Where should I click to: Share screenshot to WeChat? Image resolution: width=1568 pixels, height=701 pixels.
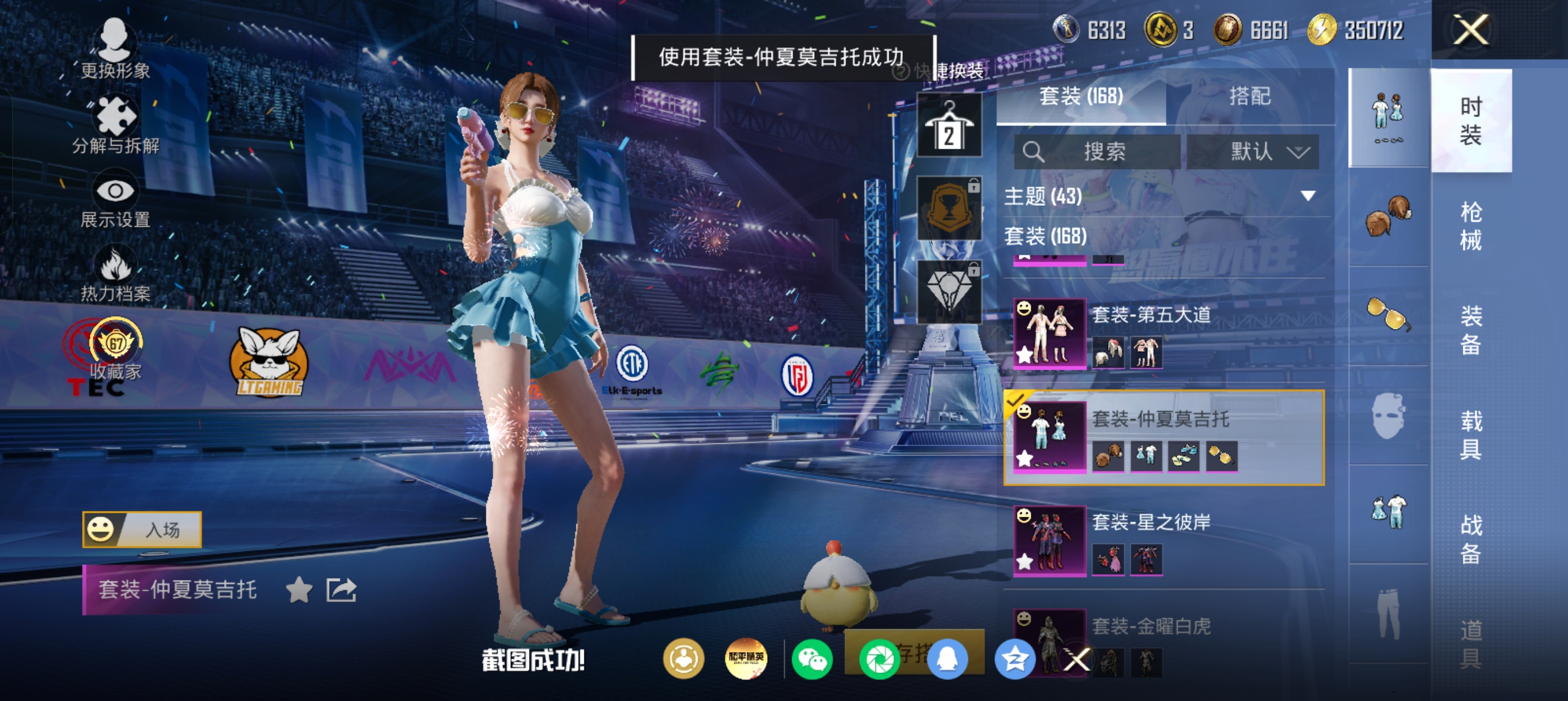[812, 660]
